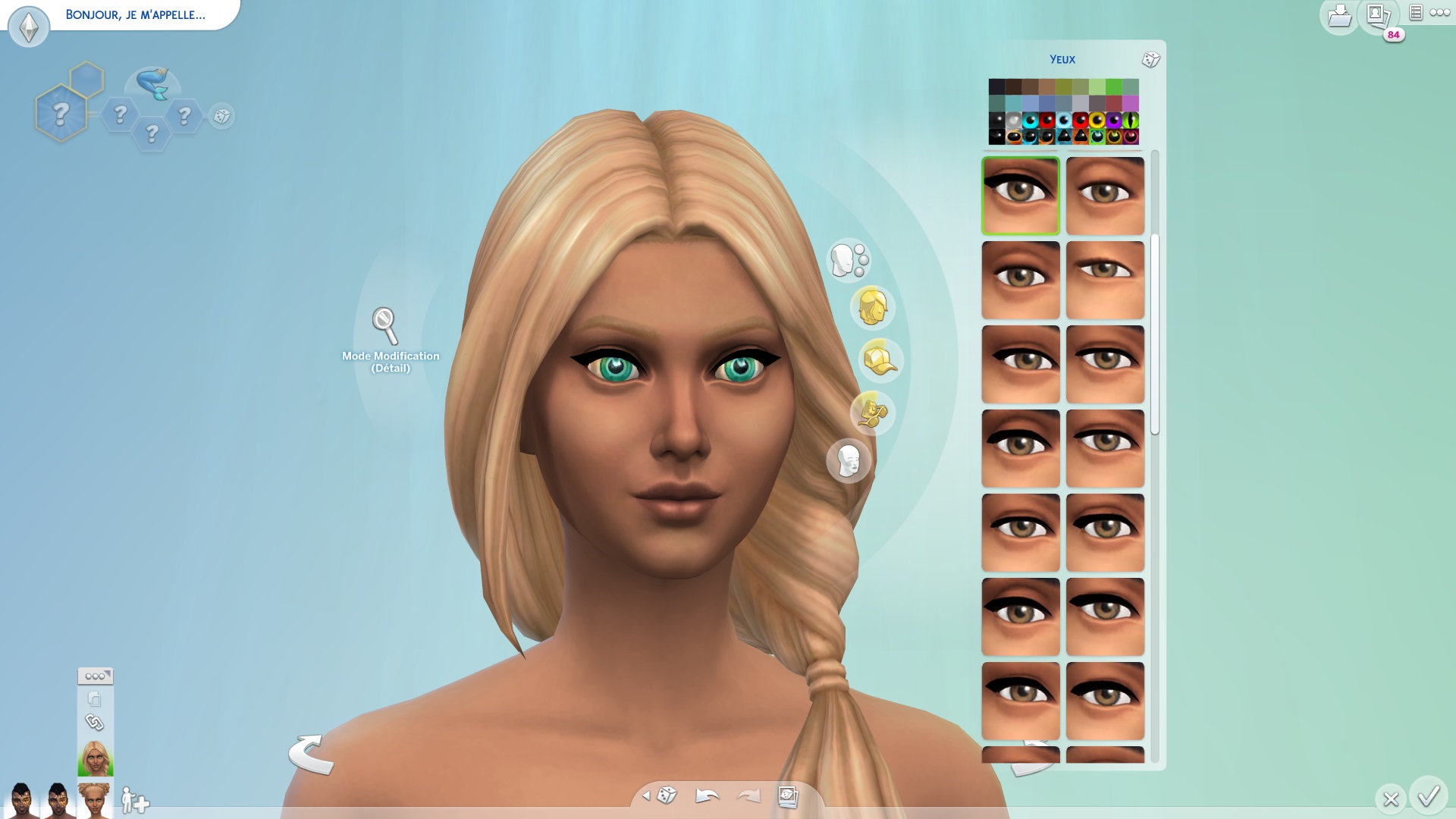The image size is (1456, 819).
Task: Choose the large aspiration hexagon
Action: pos(61,115)
